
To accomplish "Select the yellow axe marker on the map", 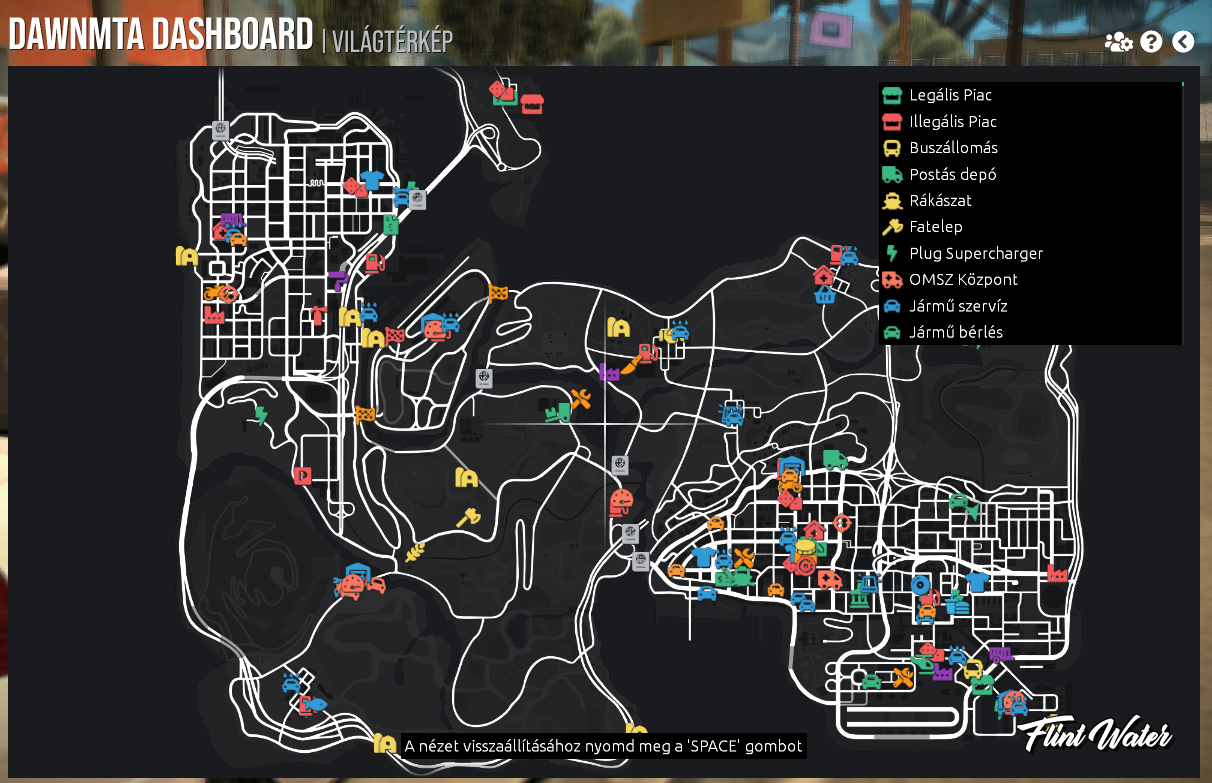I will tap(468, 517).
